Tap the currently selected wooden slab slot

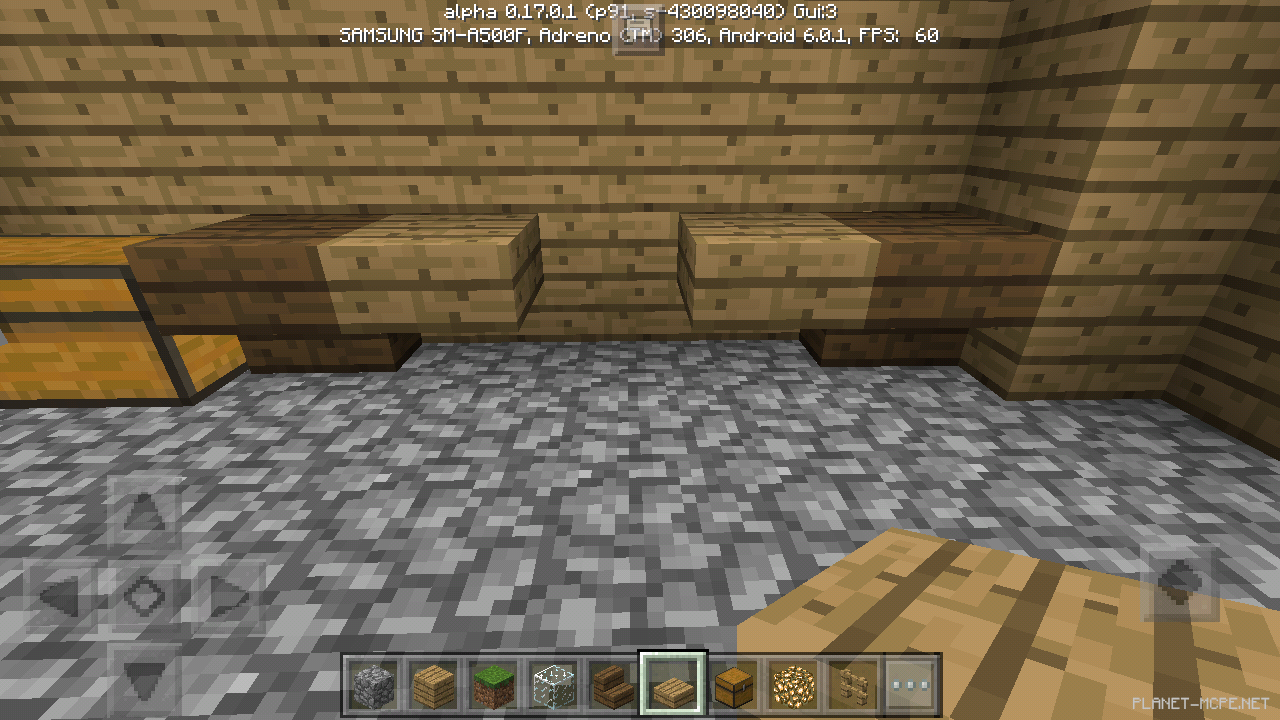(672, 682)
